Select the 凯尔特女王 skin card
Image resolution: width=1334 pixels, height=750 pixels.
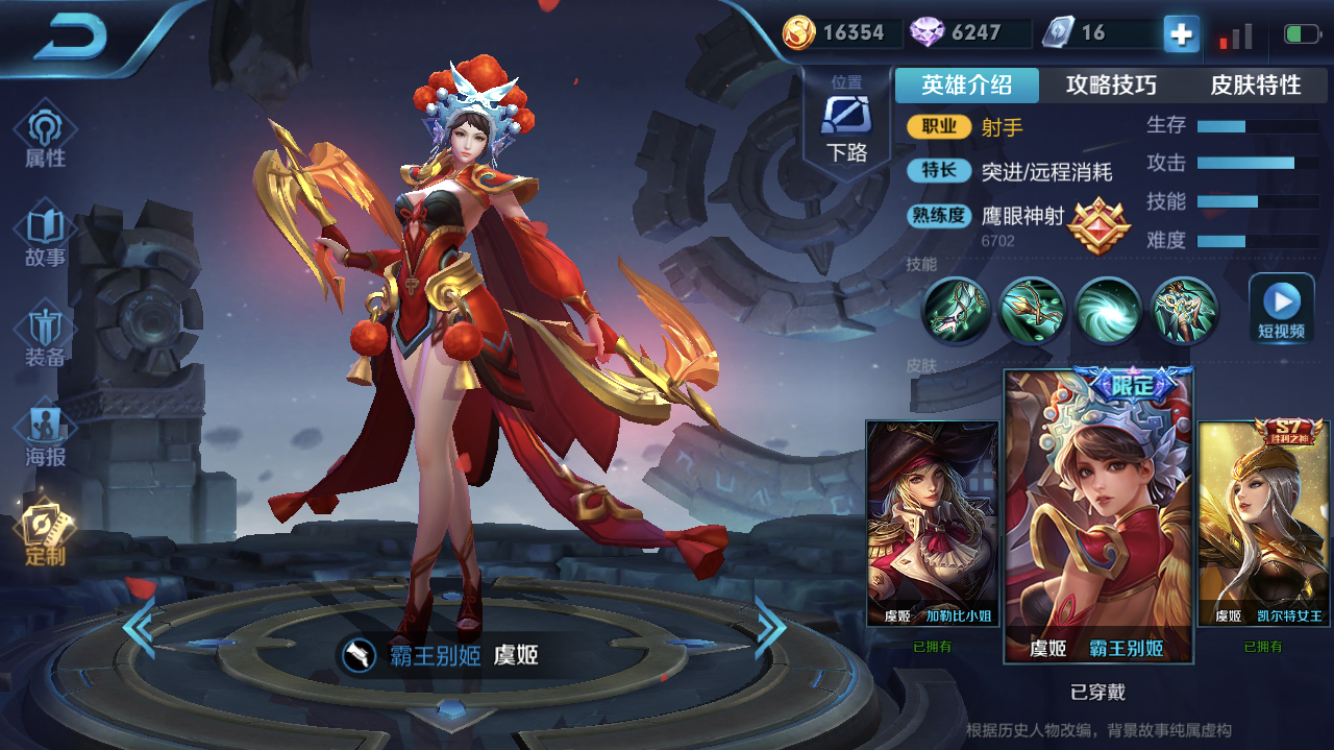click(1262, 523)
